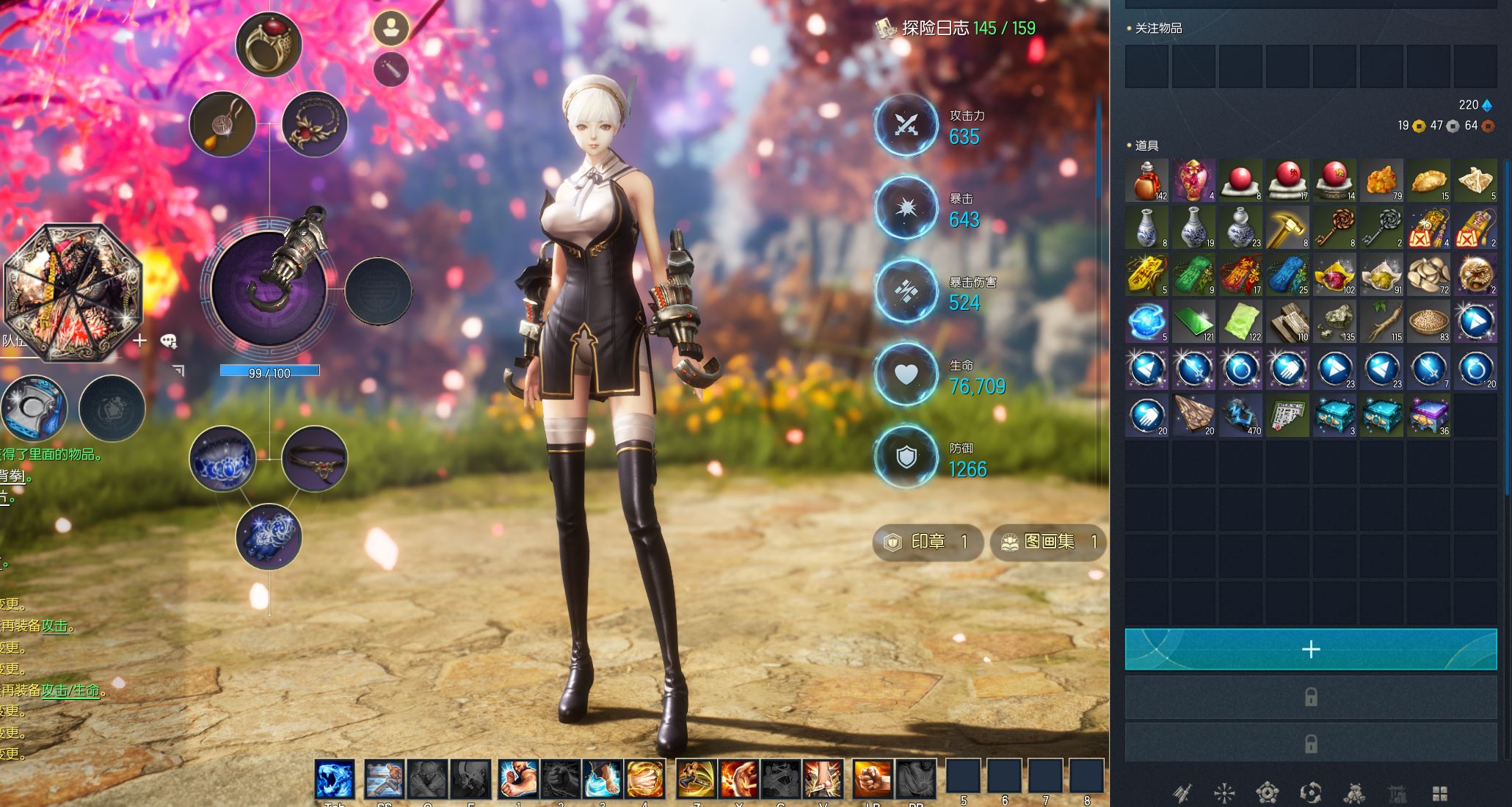This screenshot has width=1512, height=807.
Task: Expand inventory with the teal plus bar
Action: pos(1310,649)
